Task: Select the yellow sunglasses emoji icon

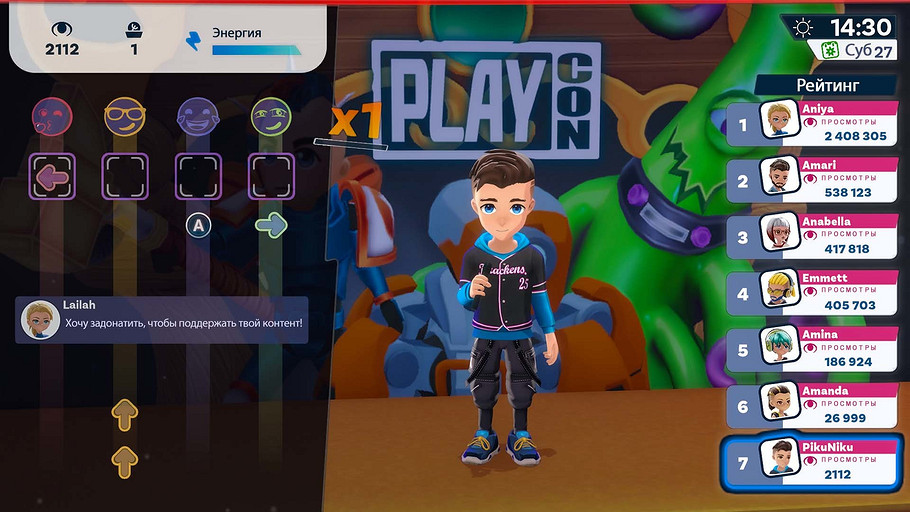Action: (x=124, y=117)
